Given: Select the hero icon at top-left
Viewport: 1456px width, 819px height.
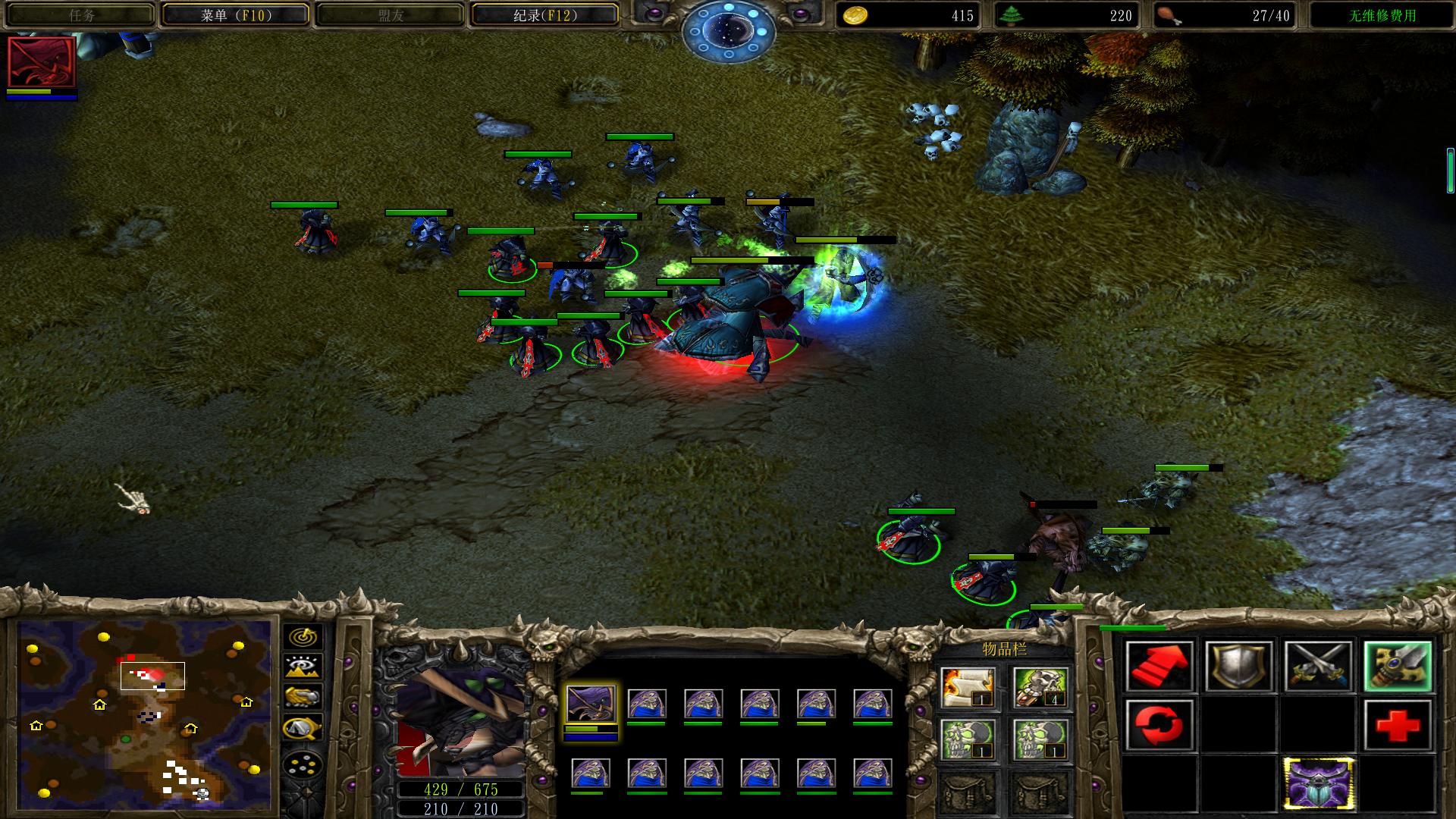Looking at the screenshot, I should [x=42, y=62].
